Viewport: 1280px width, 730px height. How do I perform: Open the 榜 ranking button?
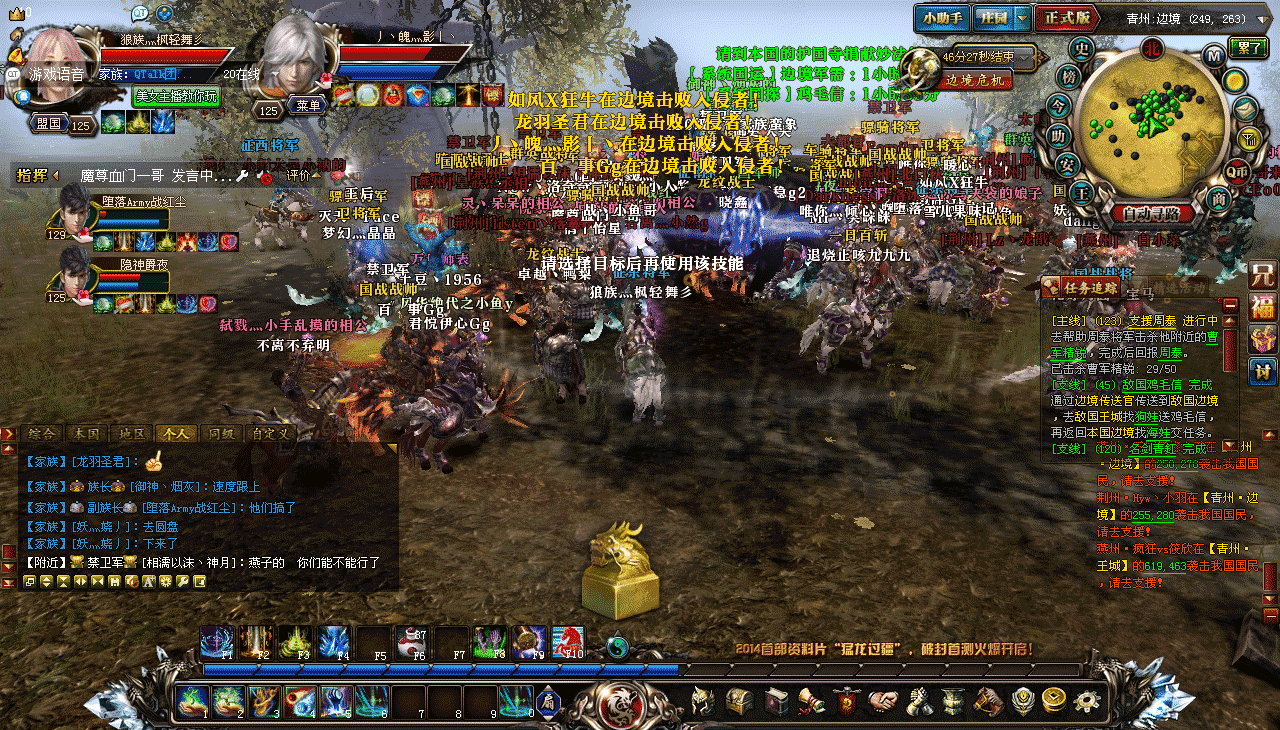tap(1070, 77)
